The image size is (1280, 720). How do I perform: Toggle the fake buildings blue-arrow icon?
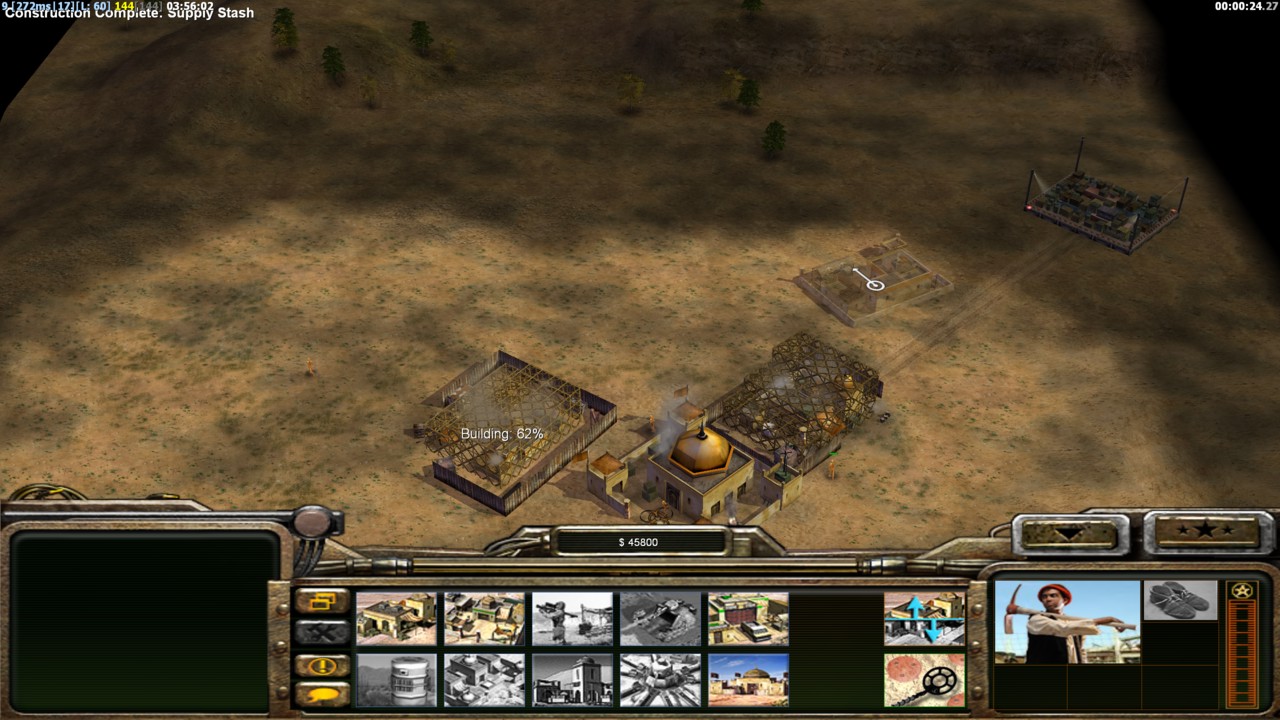point(924,618)
